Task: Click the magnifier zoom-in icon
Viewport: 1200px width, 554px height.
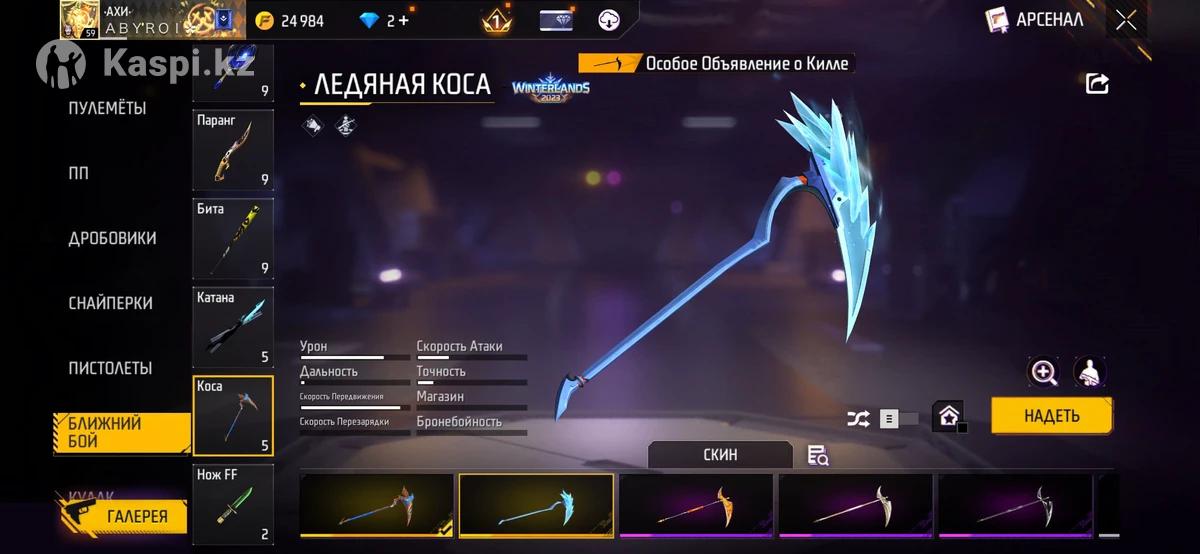Action: tap(1044, 373)
